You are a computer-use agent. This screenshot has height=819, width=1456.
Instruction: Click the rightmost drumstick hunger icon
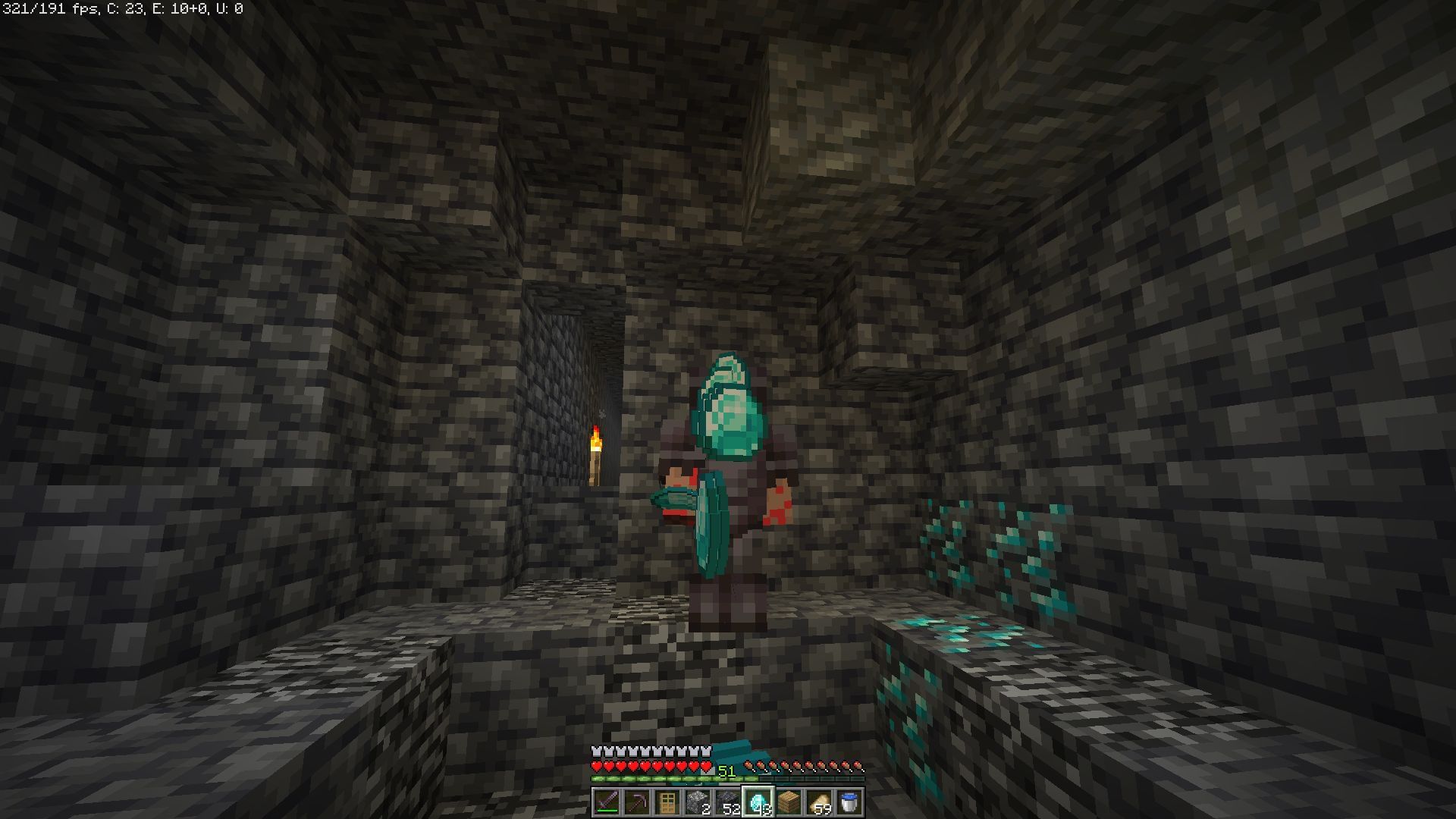pyautogui.click(x=859, y=766)
